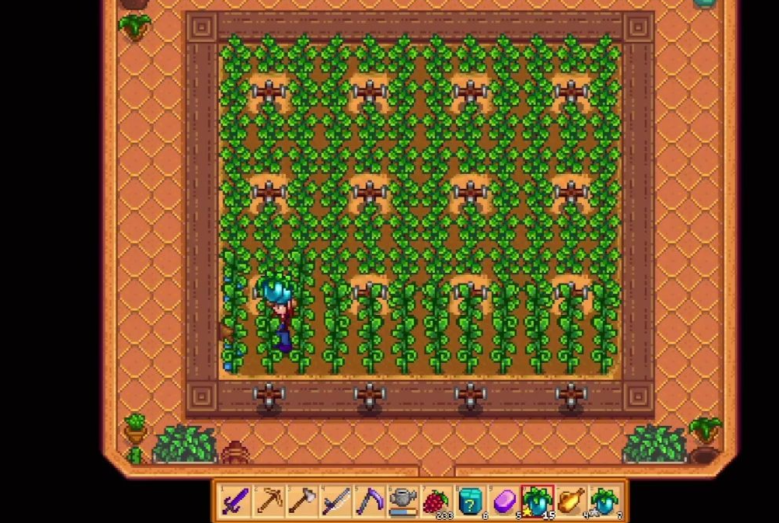Select the golden food item slot

pyautogui.click(x=571, y=500)
